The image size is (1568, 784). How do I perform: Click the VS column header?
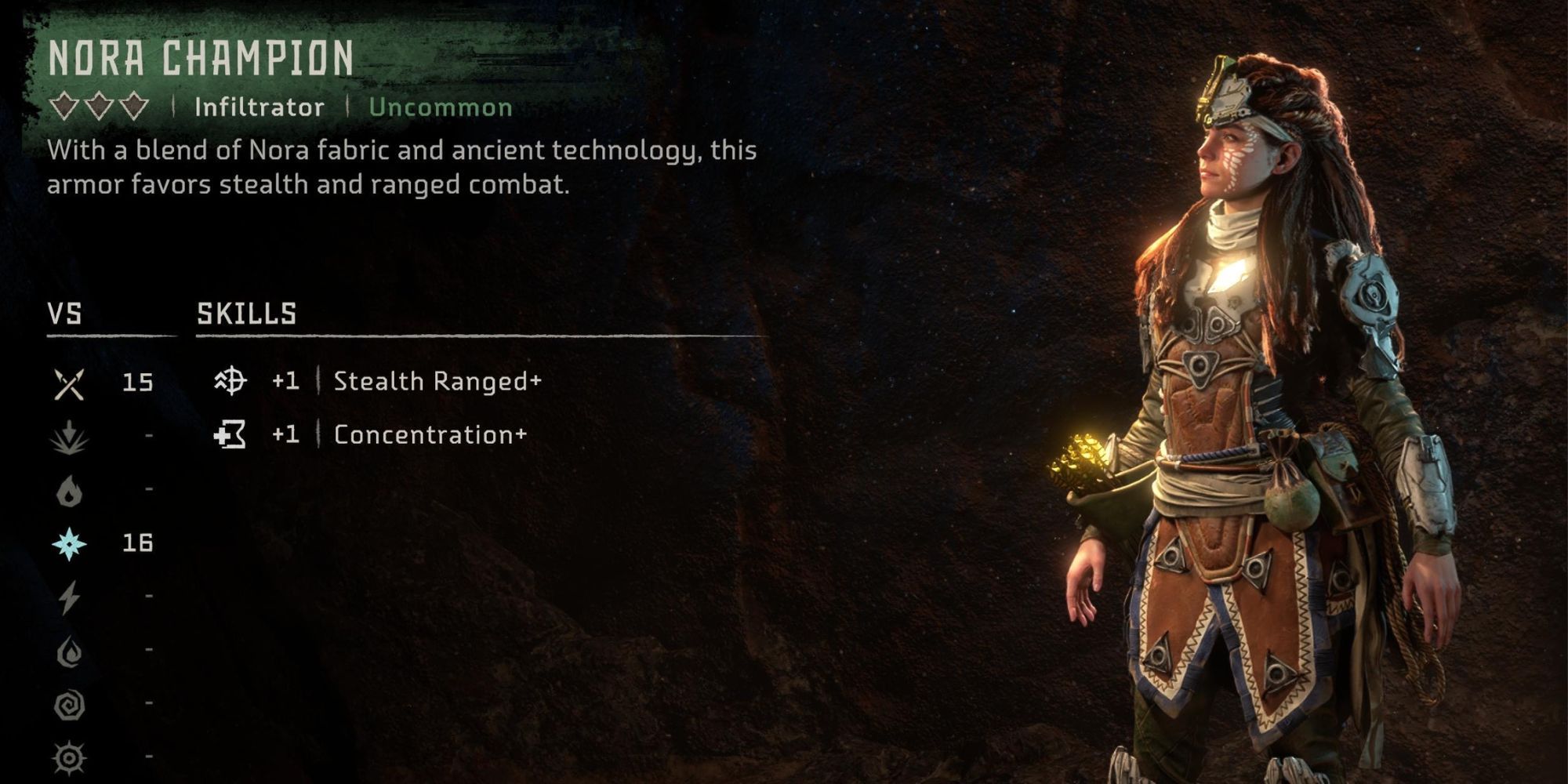coord(66,312)
